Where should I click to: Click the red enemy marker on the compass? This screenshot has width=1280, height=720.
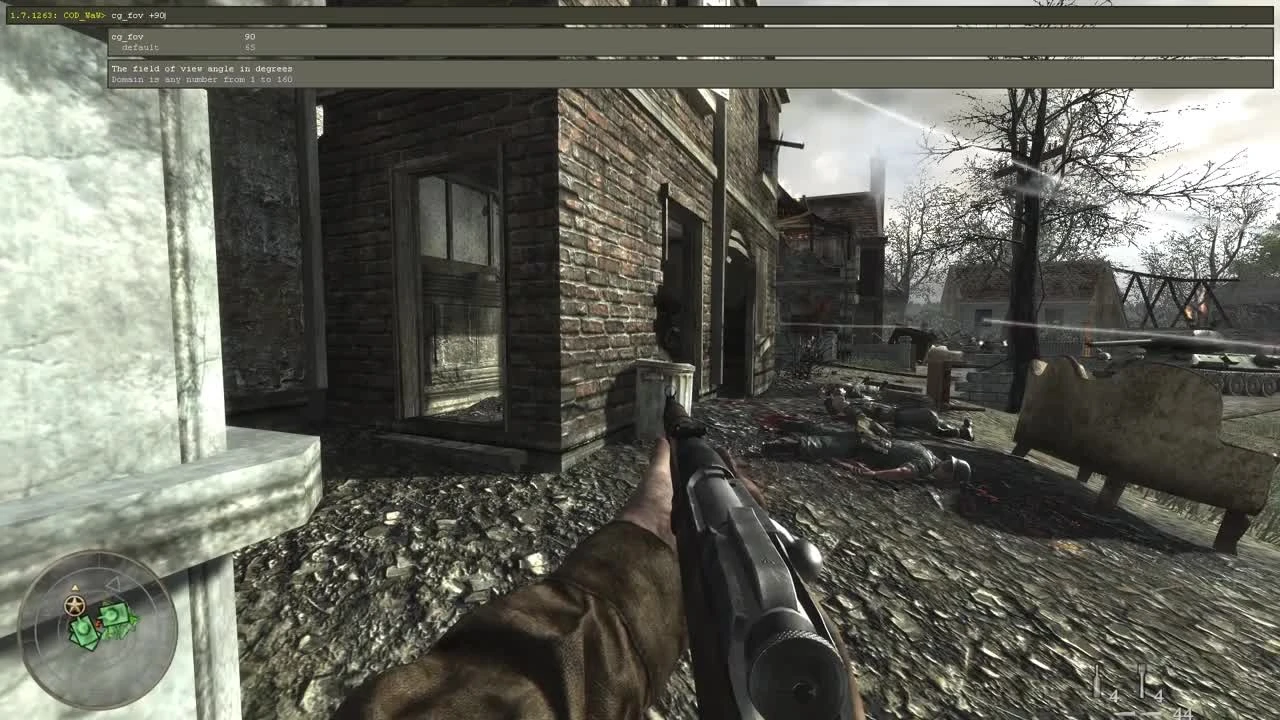[98, 622]
